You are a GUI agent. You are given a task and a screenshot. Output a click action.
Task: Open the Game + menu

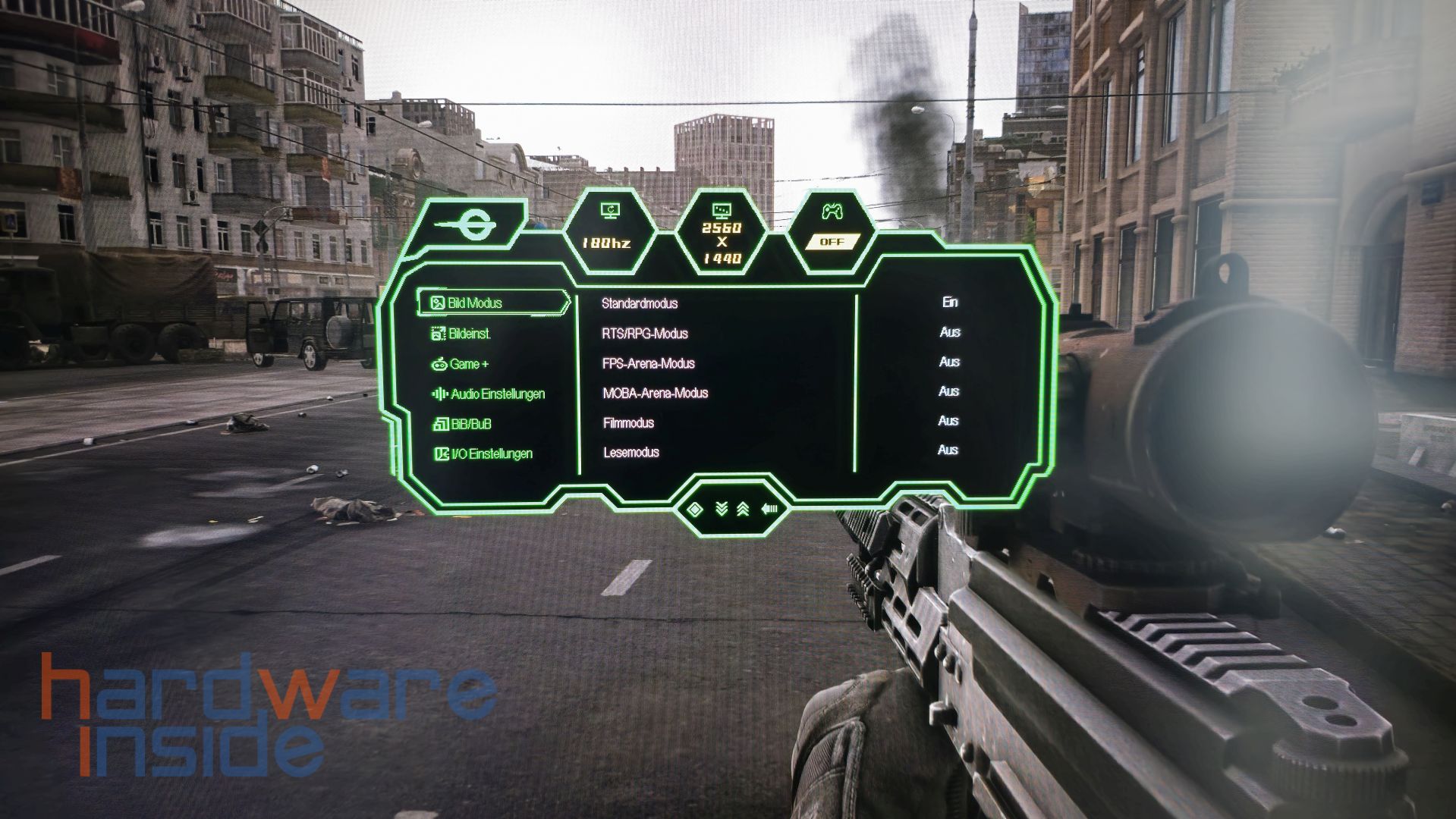click(x=468, y=364)
